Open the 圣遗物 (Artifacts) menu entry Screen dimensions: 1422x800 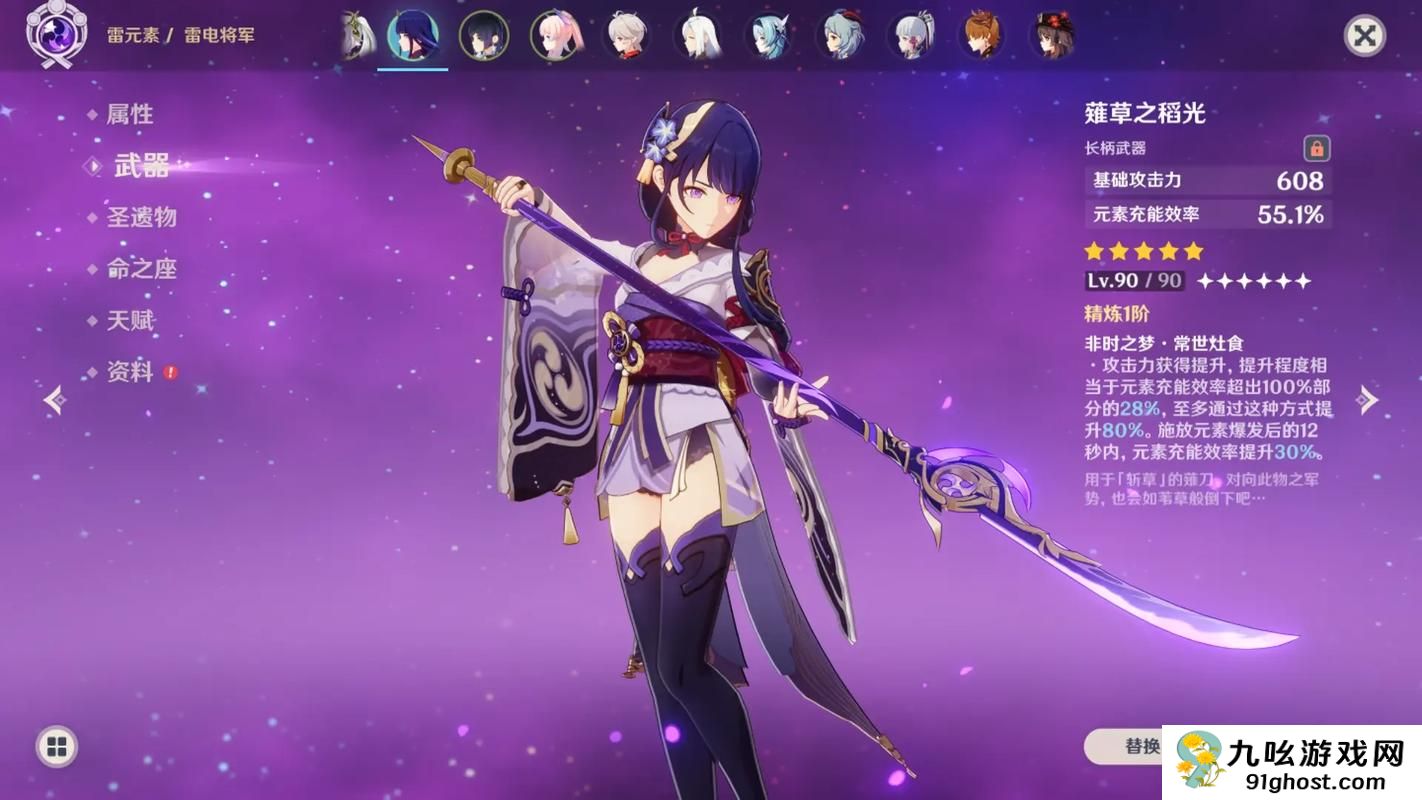click(x=141, y=217)
